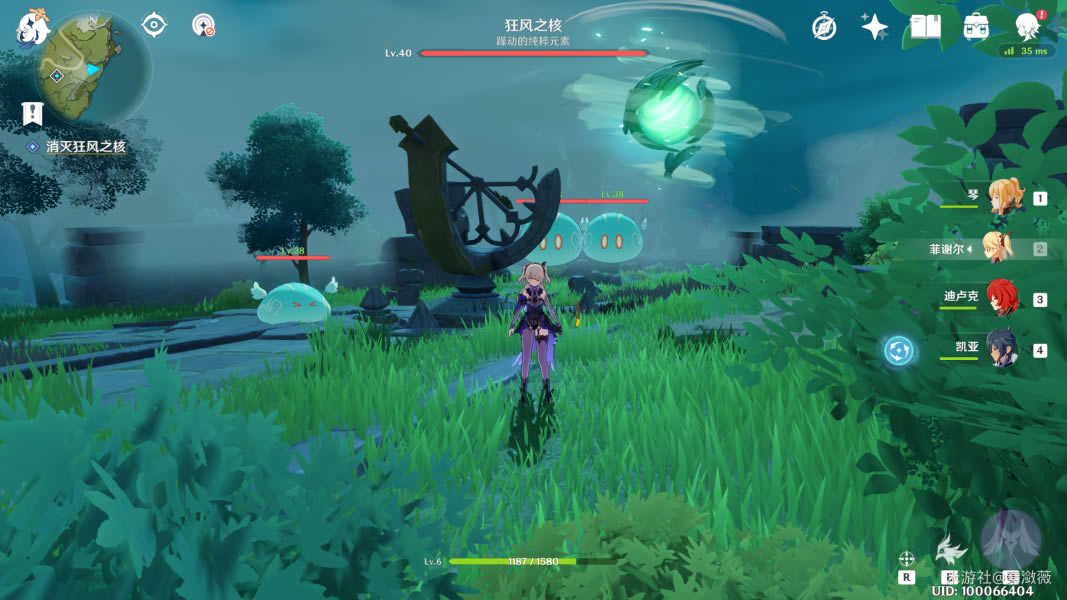The height and width of the screenshot is (600, 1067).
Task: Activate the quest navigation eye icon
Action: (x=154, y=24)
